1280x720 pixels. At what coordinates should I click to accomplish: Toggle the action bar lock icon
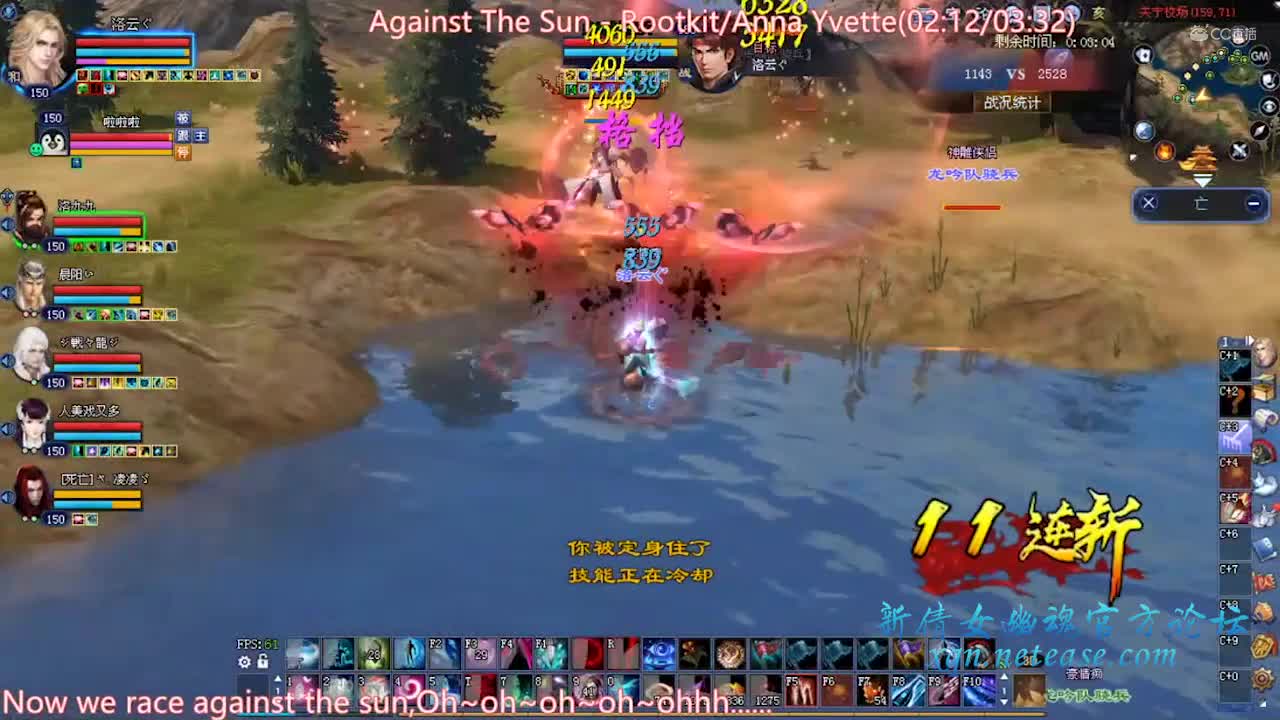pyautogui.click(x=261, y=662)
